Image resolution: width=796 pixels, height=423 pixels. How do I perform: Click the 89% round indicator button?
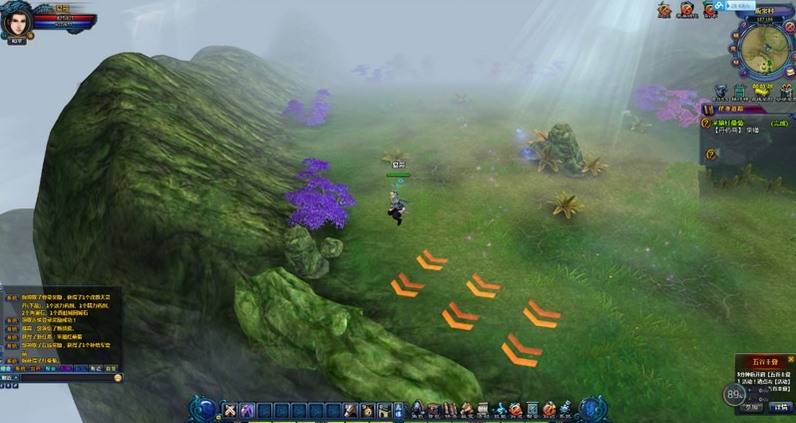(x=736, y=395)
